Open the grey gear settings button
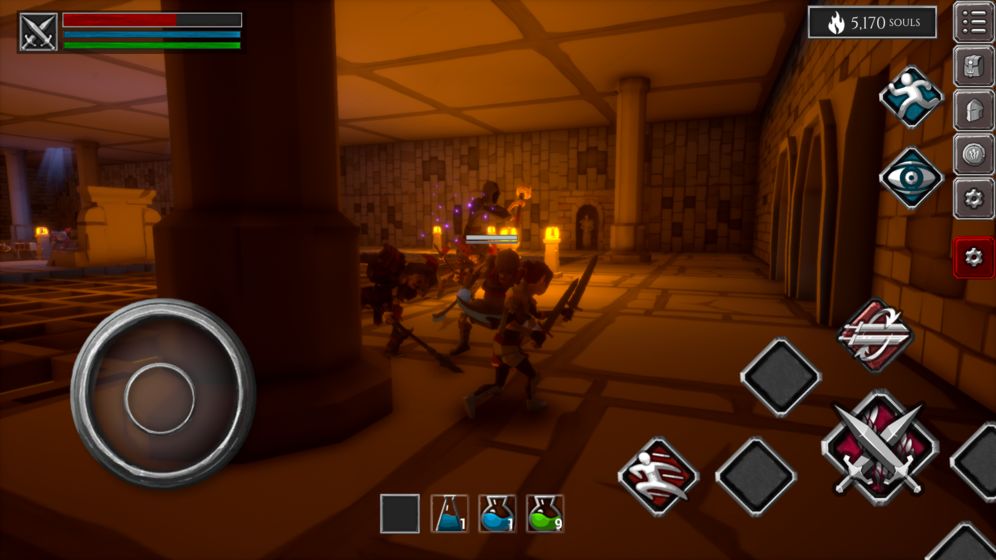Image resolution: width=996 pixels, height=560 pixels. coord(973,198)
